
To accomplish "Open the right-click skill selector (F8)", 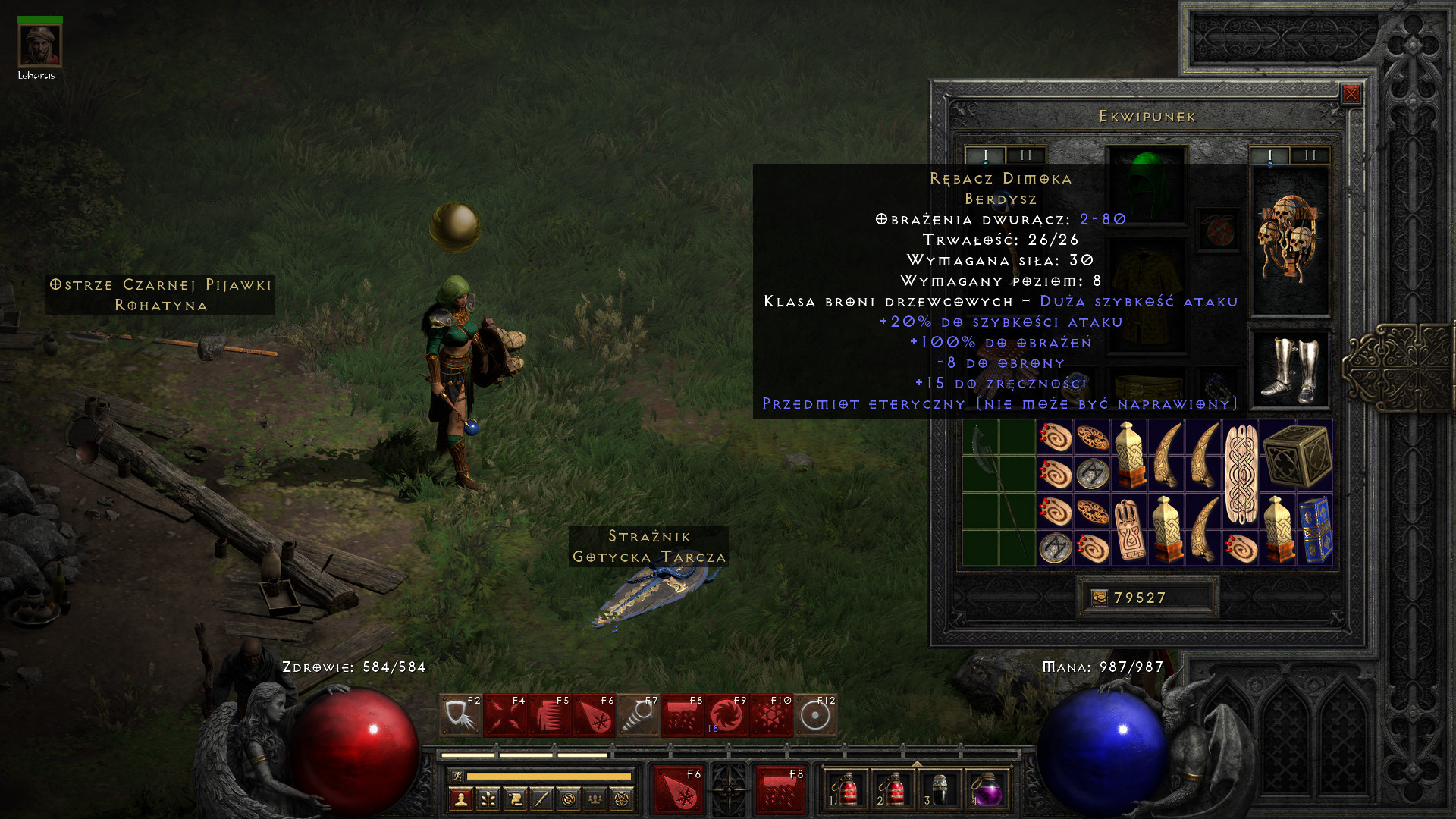I will click(780, 789).
